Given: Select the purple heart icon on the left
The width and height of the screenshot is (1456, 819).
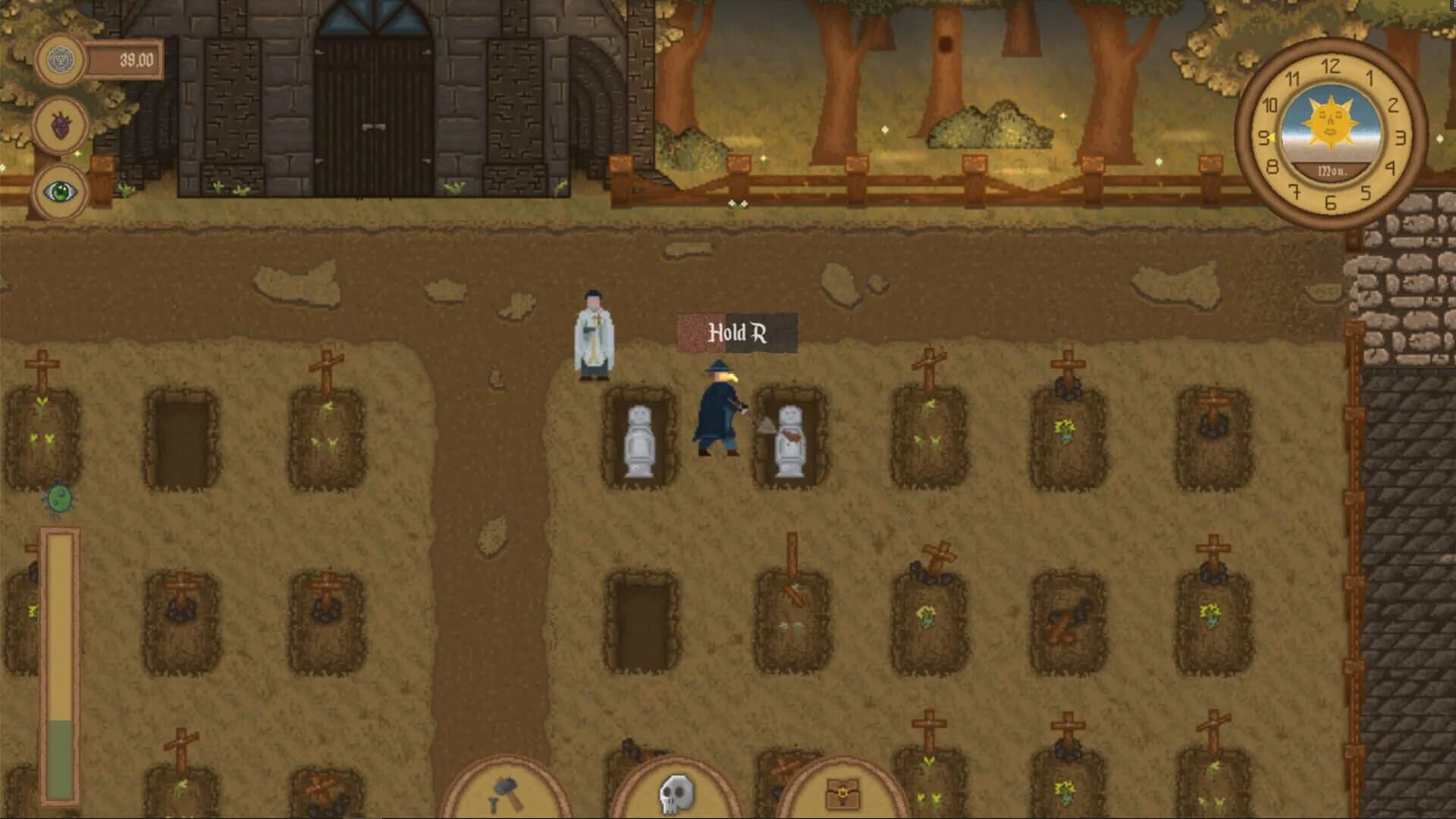Looking at the screenshot, I should 61,122.
